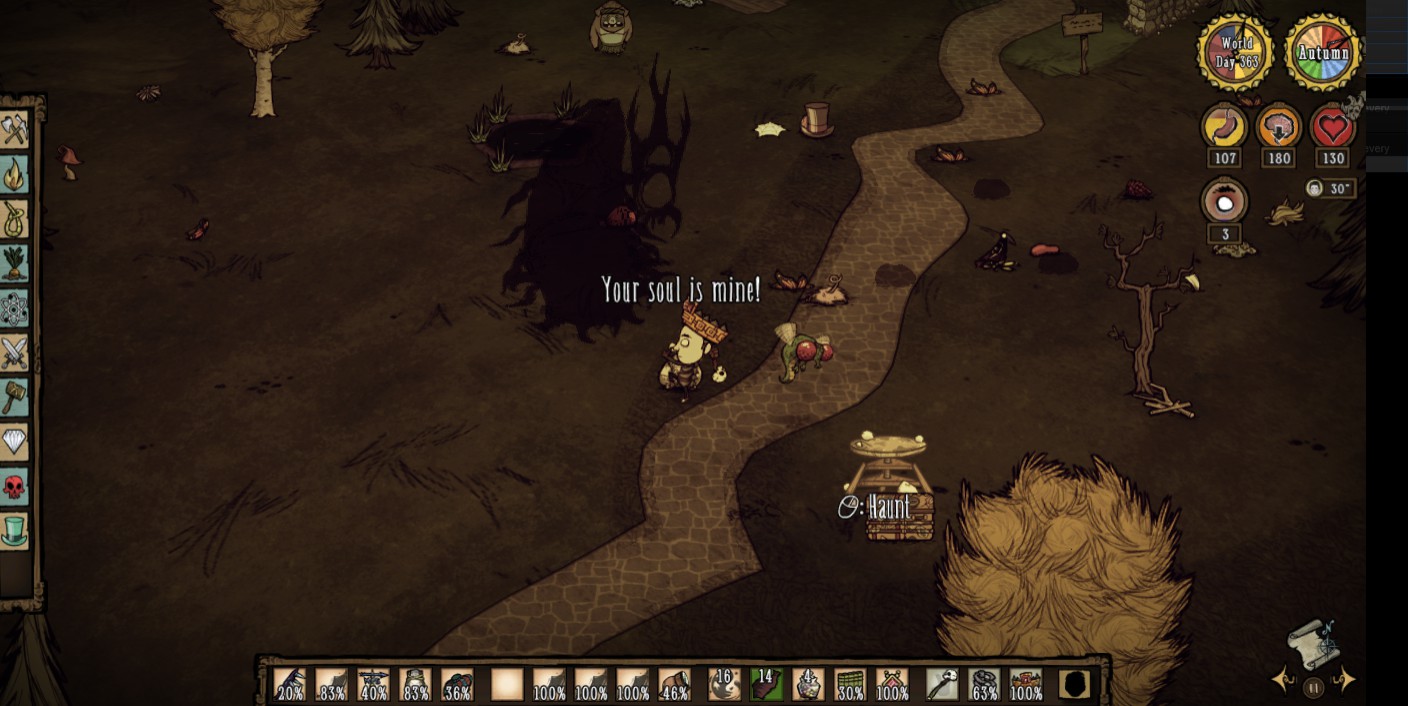Rotate the camera with the left arrow
This screenshot has width=1408, height=706.
1283,682
